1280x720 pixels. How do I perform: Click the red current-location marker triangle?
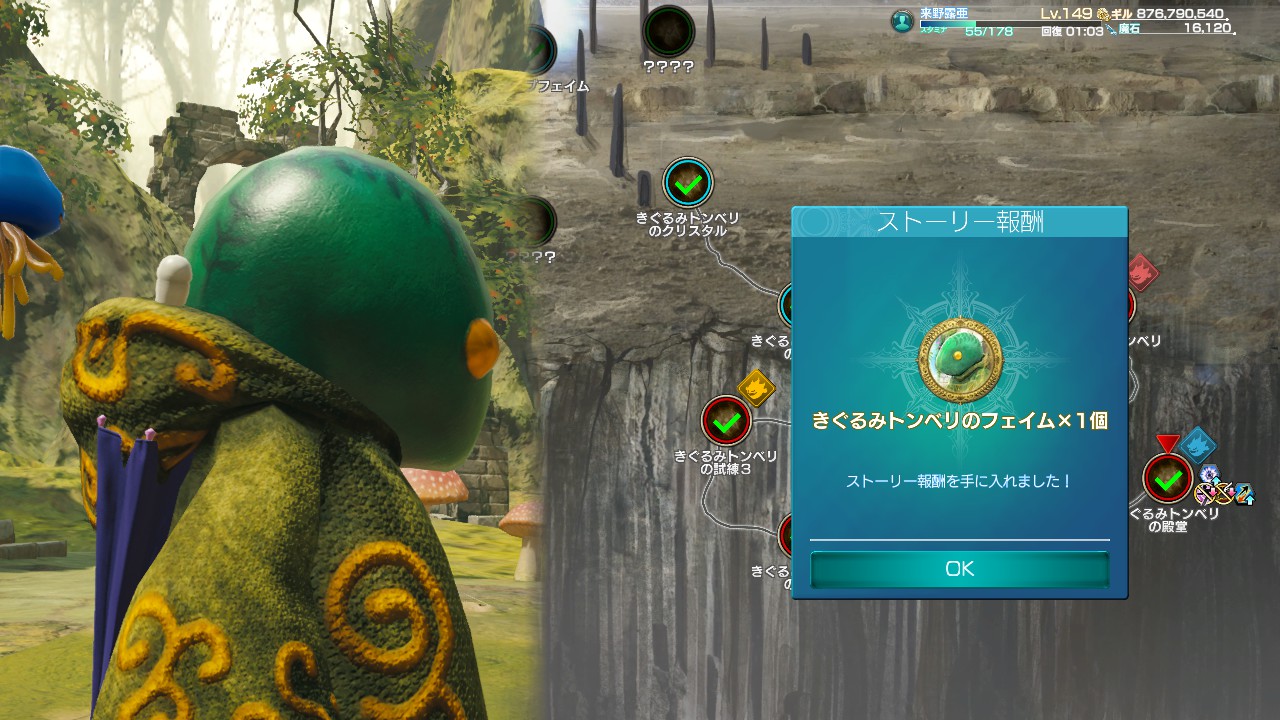click(x=1168, y=444)
